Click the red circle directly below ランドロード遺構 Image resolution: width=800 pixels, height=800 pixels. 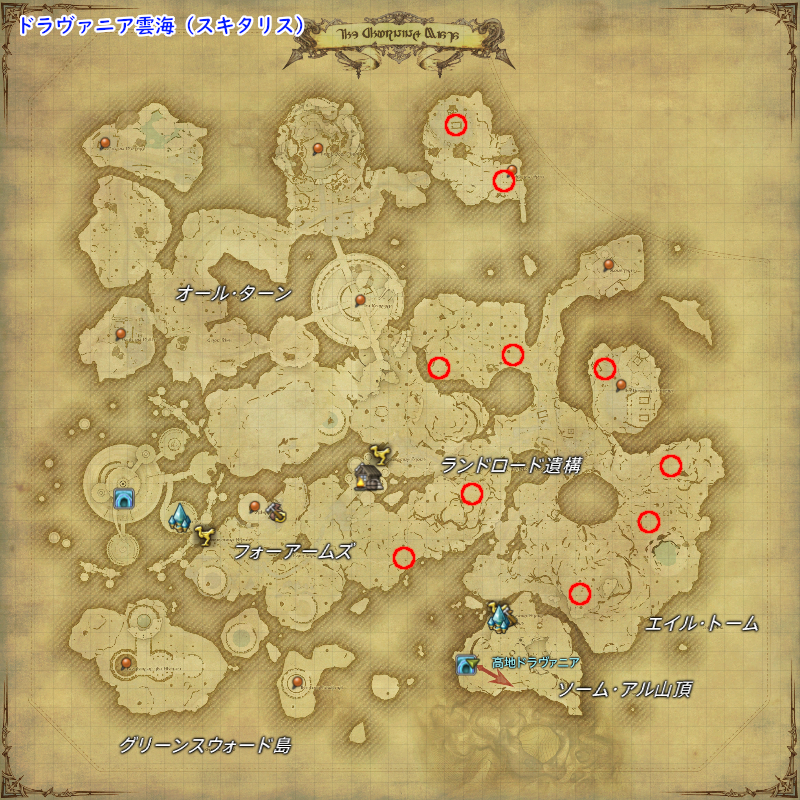[x=472, y=493]
